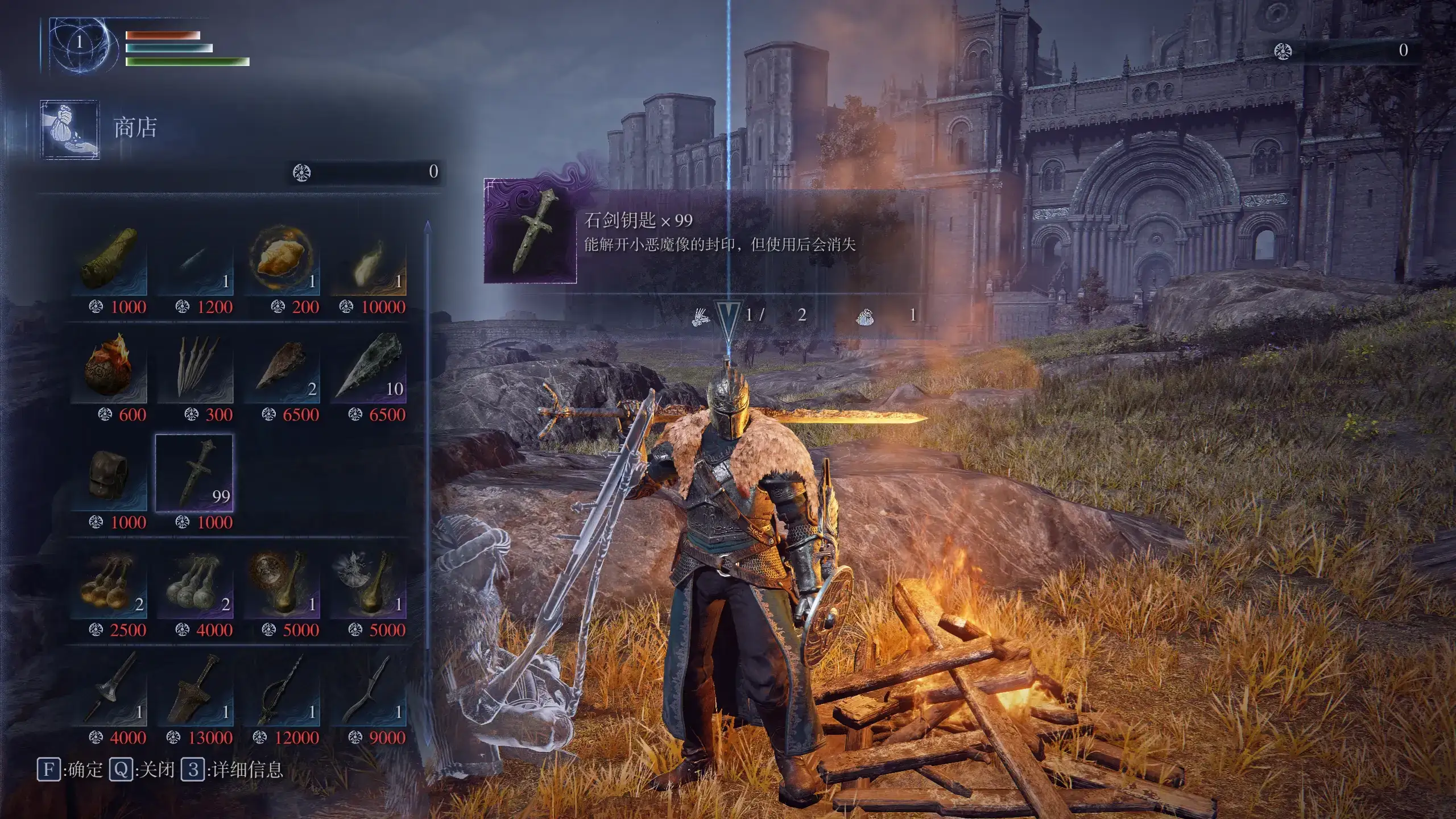Choose the broad greatsword priced 13000
The width and height of the screenshot is (1456, 819).
coord(195,689)
